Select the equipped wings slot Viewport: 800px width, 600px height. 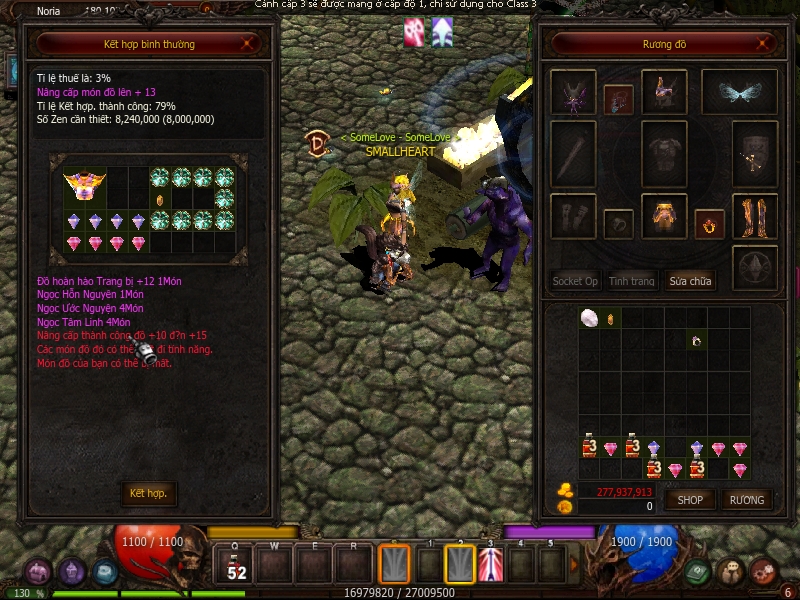pos(740,93)
